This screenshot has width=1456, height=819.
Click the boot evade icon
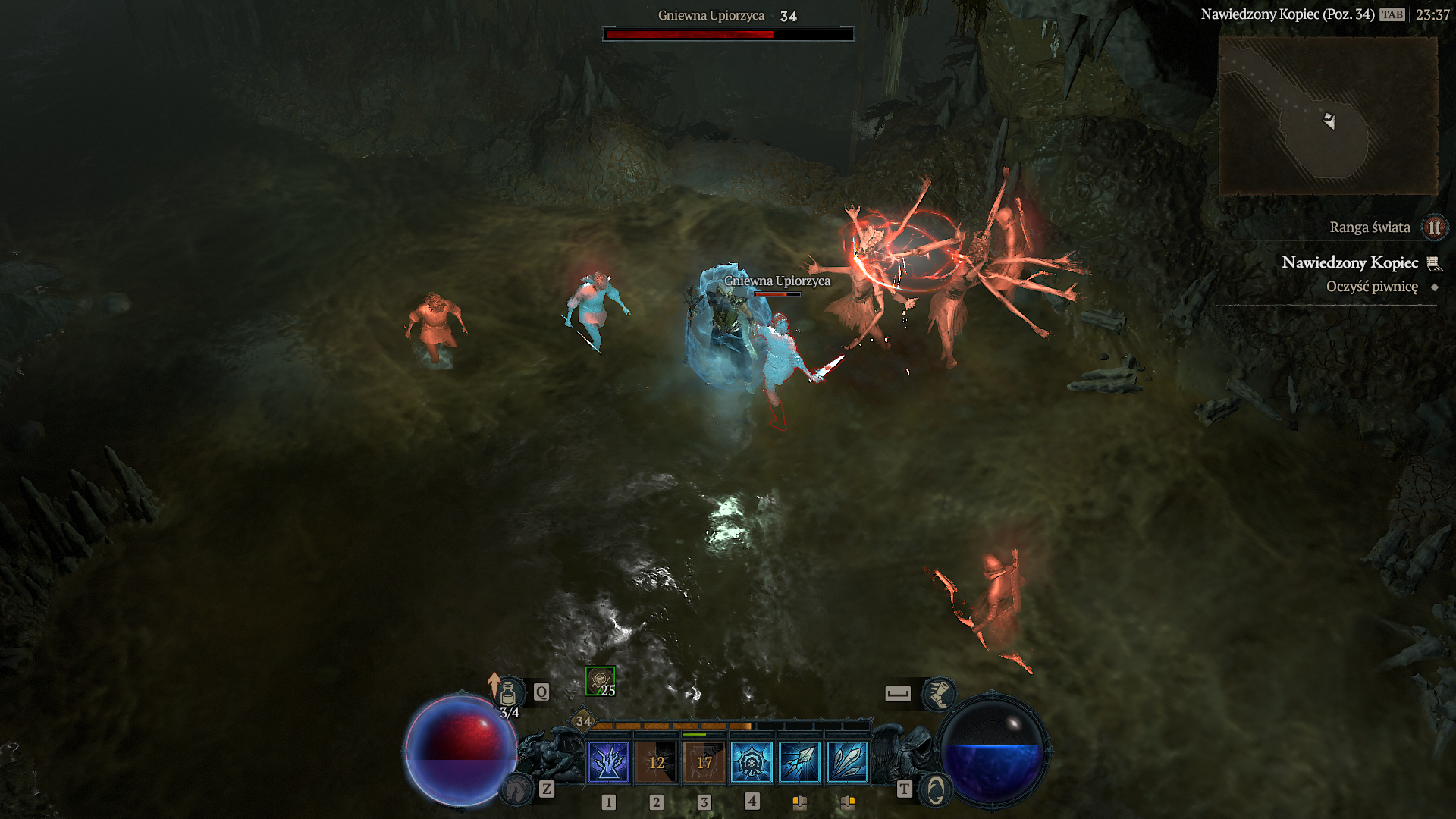939,693
